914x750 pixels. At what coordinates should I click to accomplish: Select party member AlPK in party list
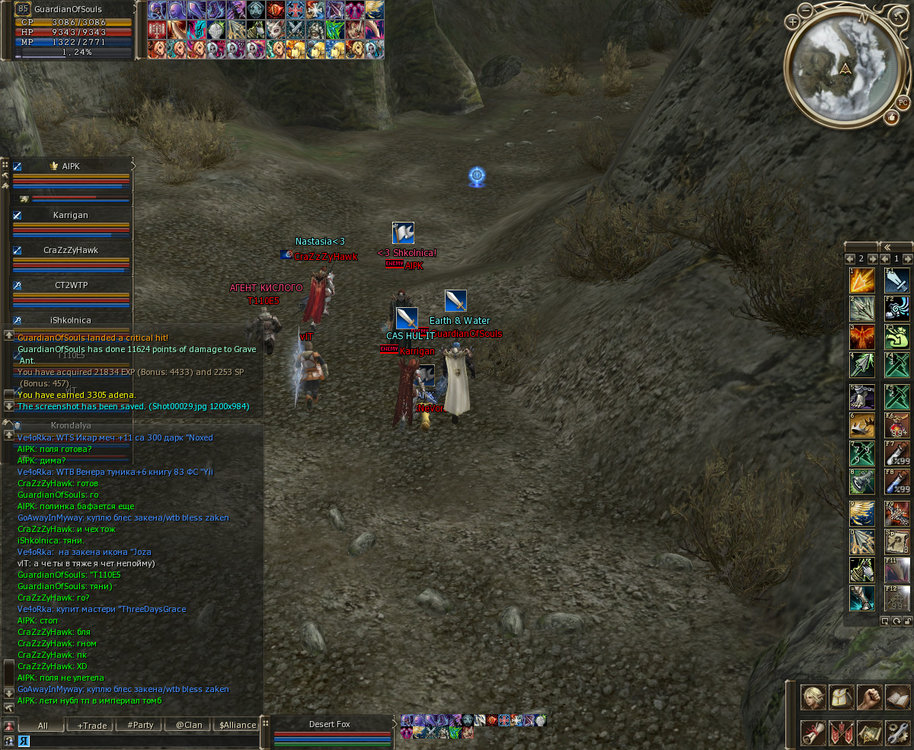click(70, 166)
